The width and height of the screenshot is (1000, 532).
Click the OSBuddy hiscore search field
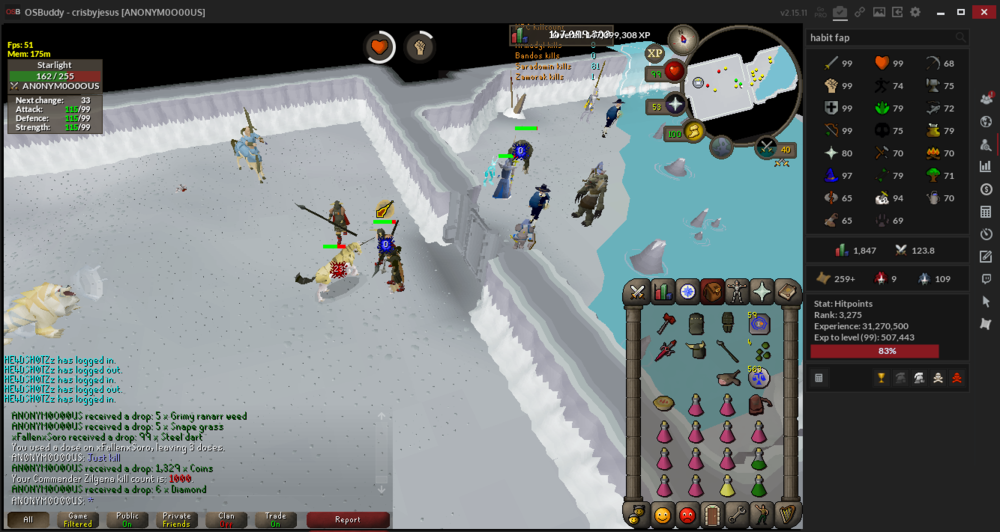[880, 38]
